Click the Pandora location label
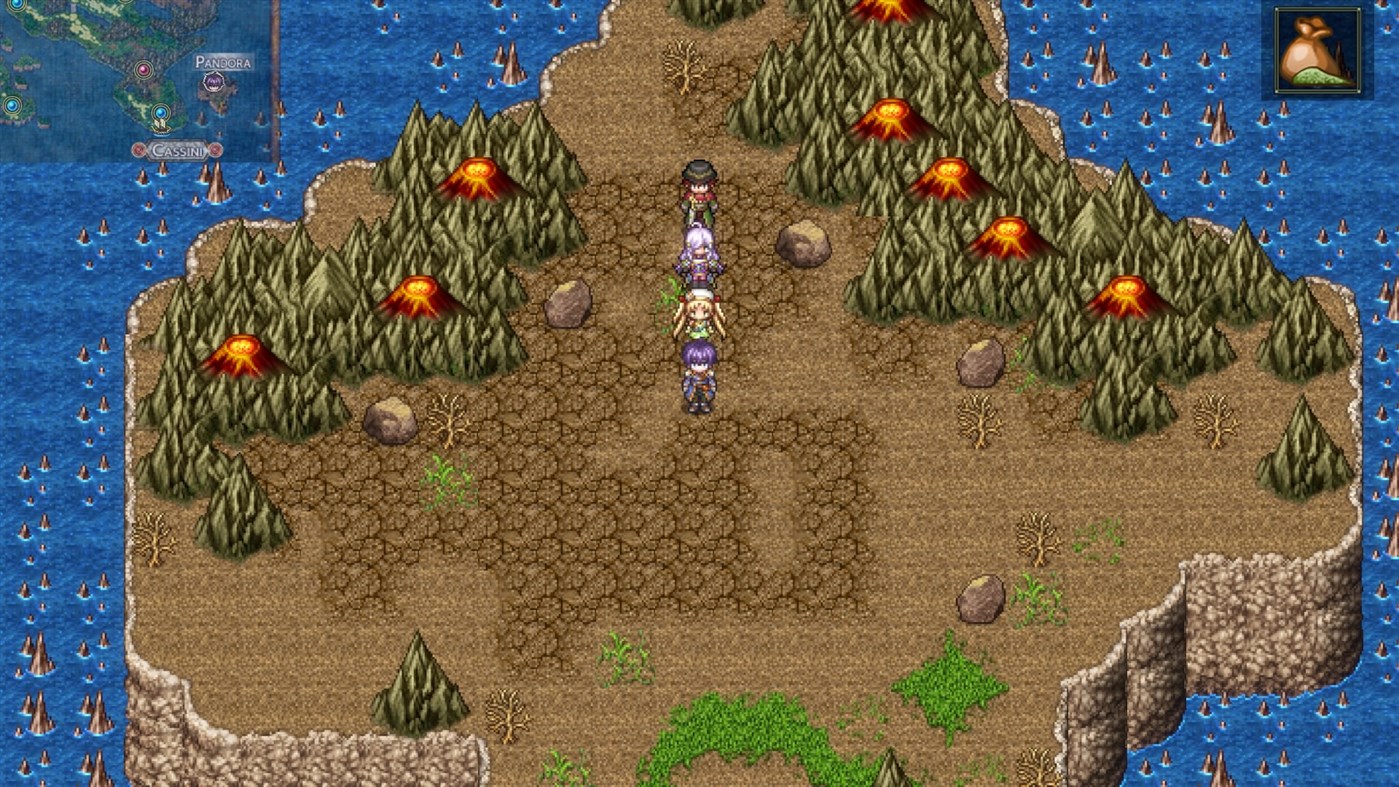Image resolution: width=1399 pixels, height=787 pixels. pos(224,62)
